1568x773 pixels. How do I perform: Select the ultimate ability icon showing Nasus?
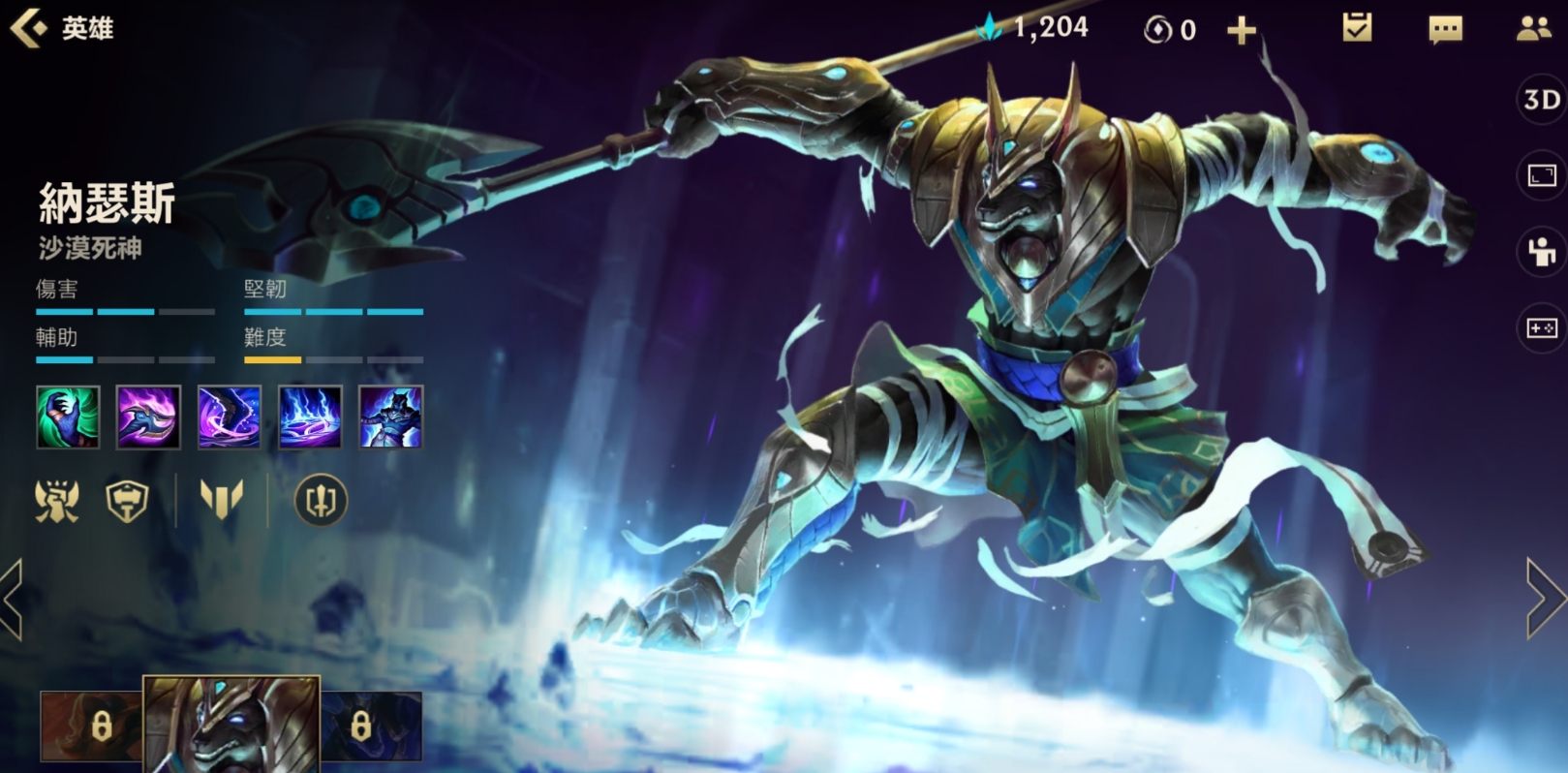(390, 417)
